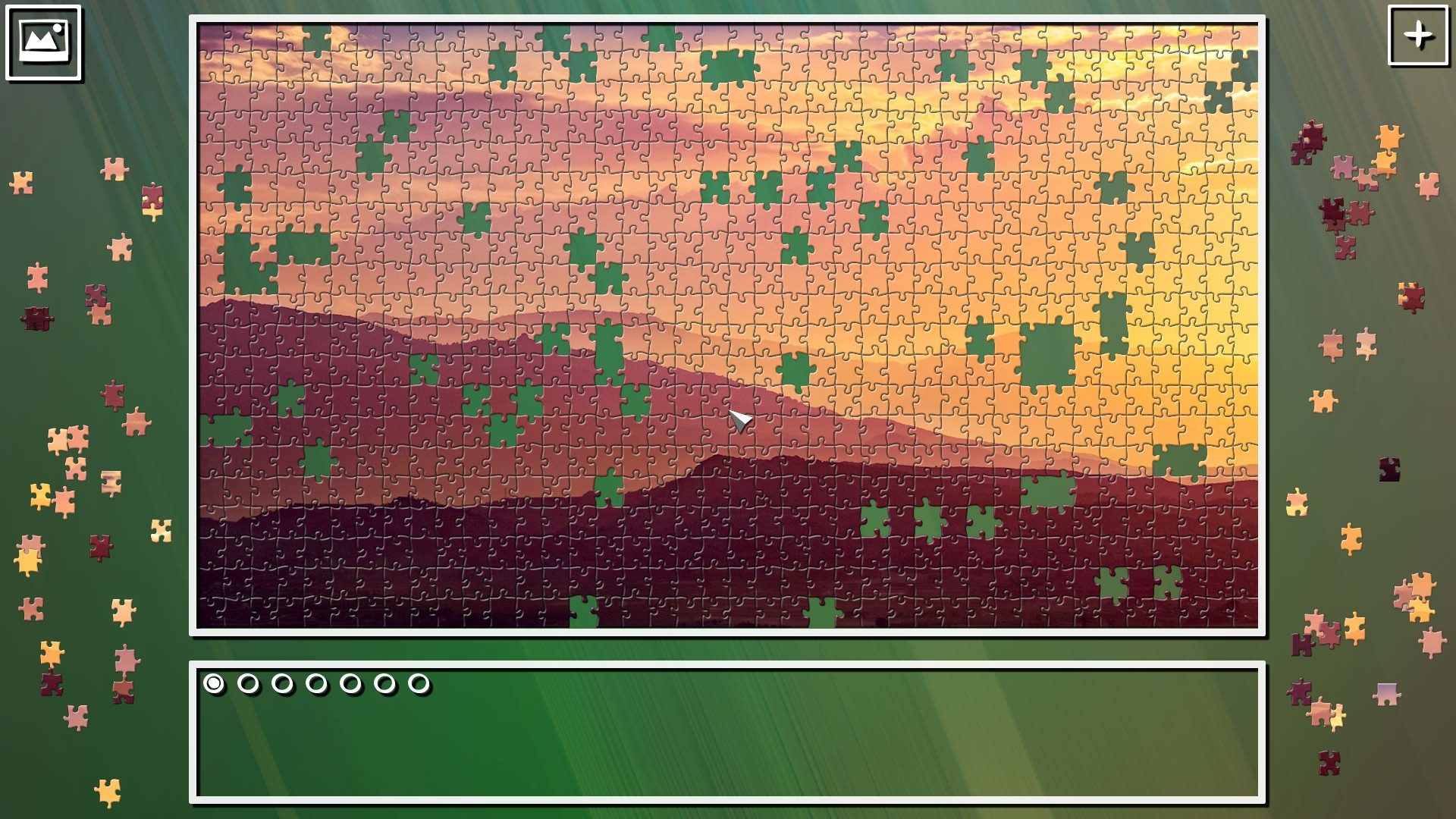Select the third tray page circle

282,684
